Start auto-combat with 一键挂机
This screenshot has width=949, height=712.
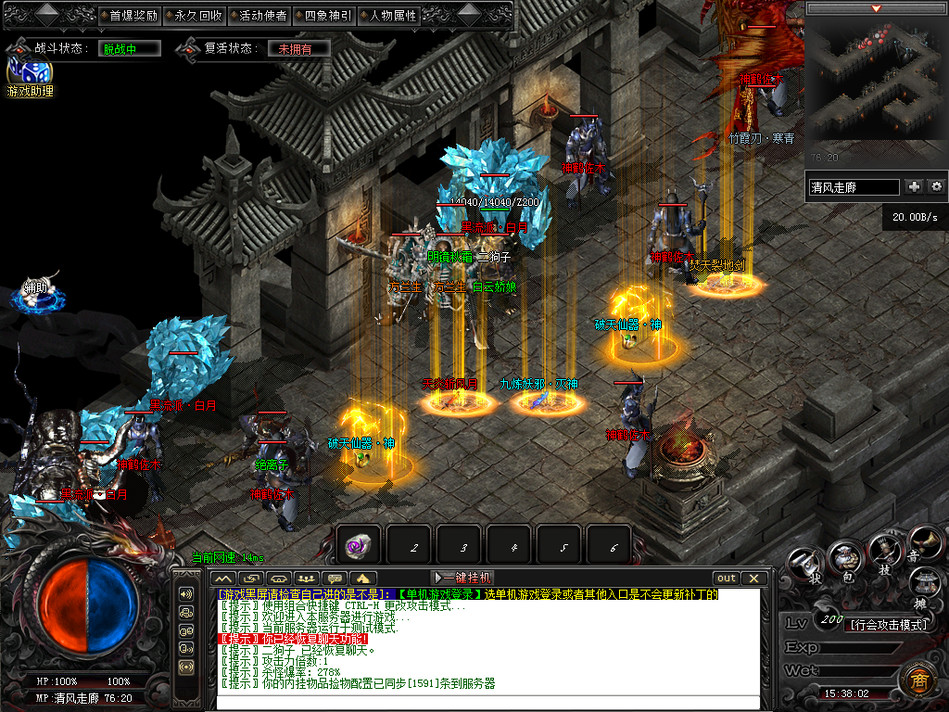pyautogui.click(x=463, y=578)
